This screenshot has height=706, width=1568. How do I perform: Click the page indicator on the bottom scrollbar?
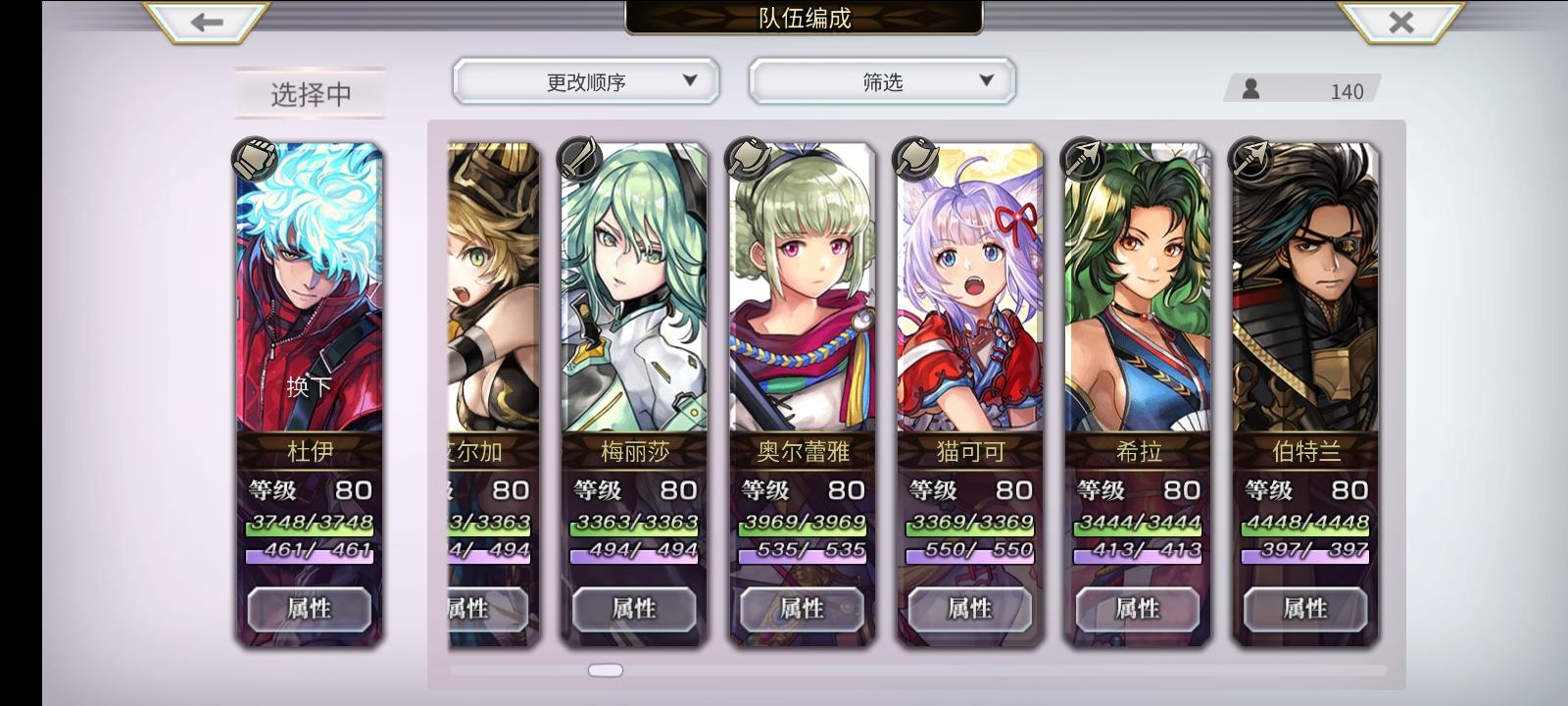(x=606, y=669)
